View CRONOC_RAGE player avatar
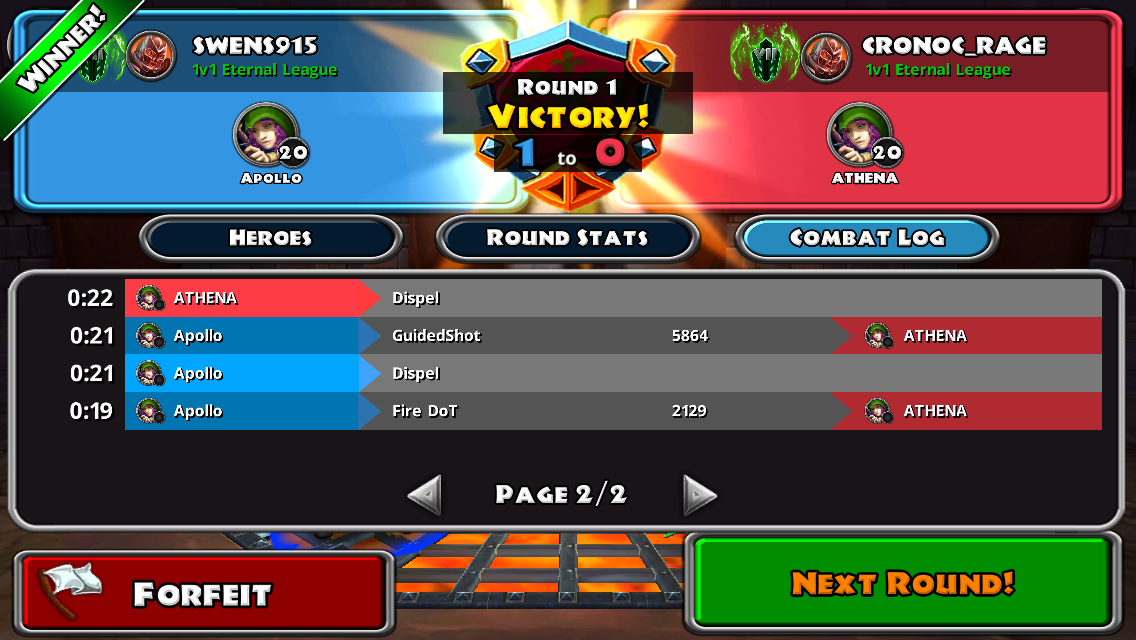1136x640 pixels. (825, 56)
